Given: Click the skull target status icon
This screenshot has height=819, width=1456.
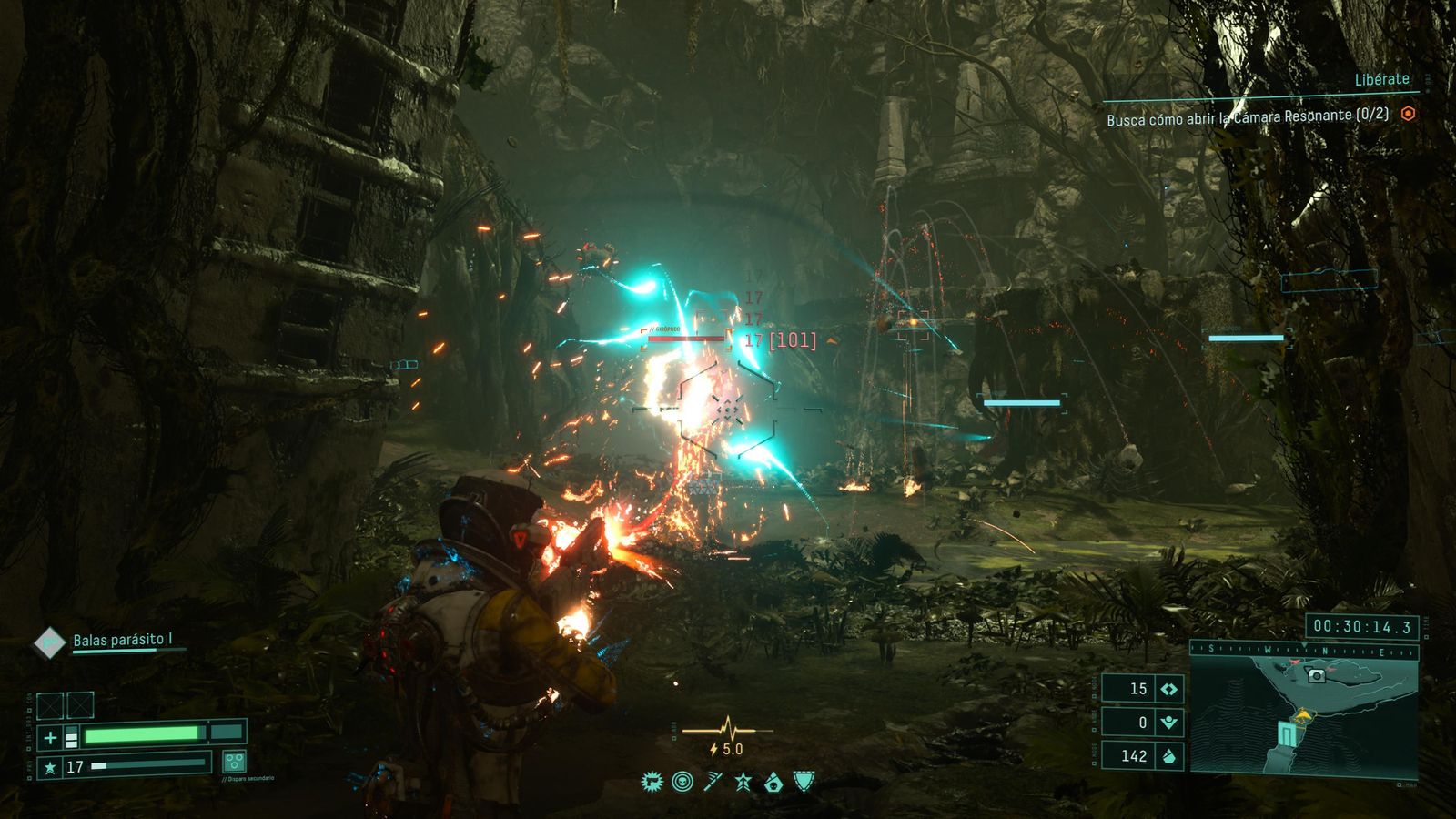Looking at the screenshot, I should tap(682, 782).
